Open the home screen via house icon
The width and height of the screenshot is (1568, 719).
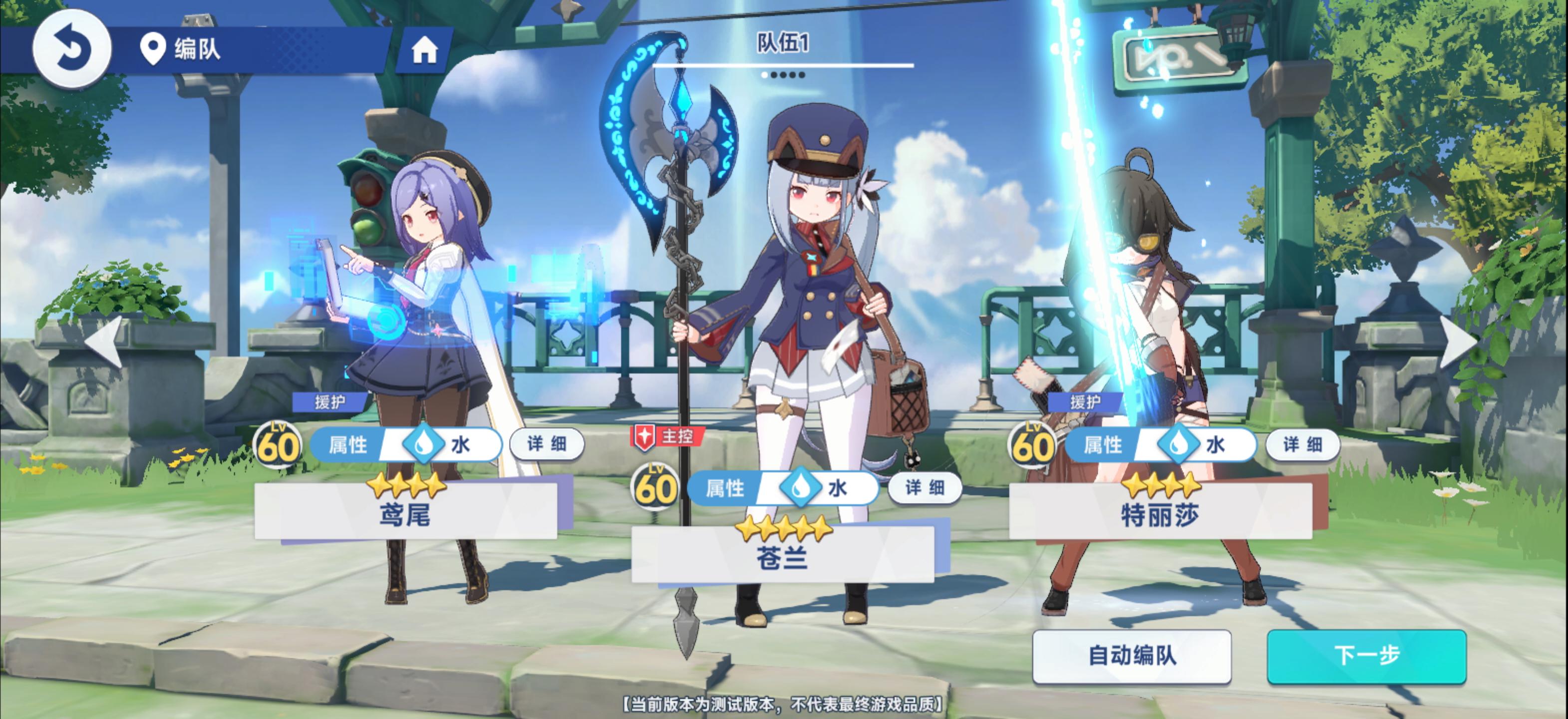pyautogui.click(x=424, y=50)
